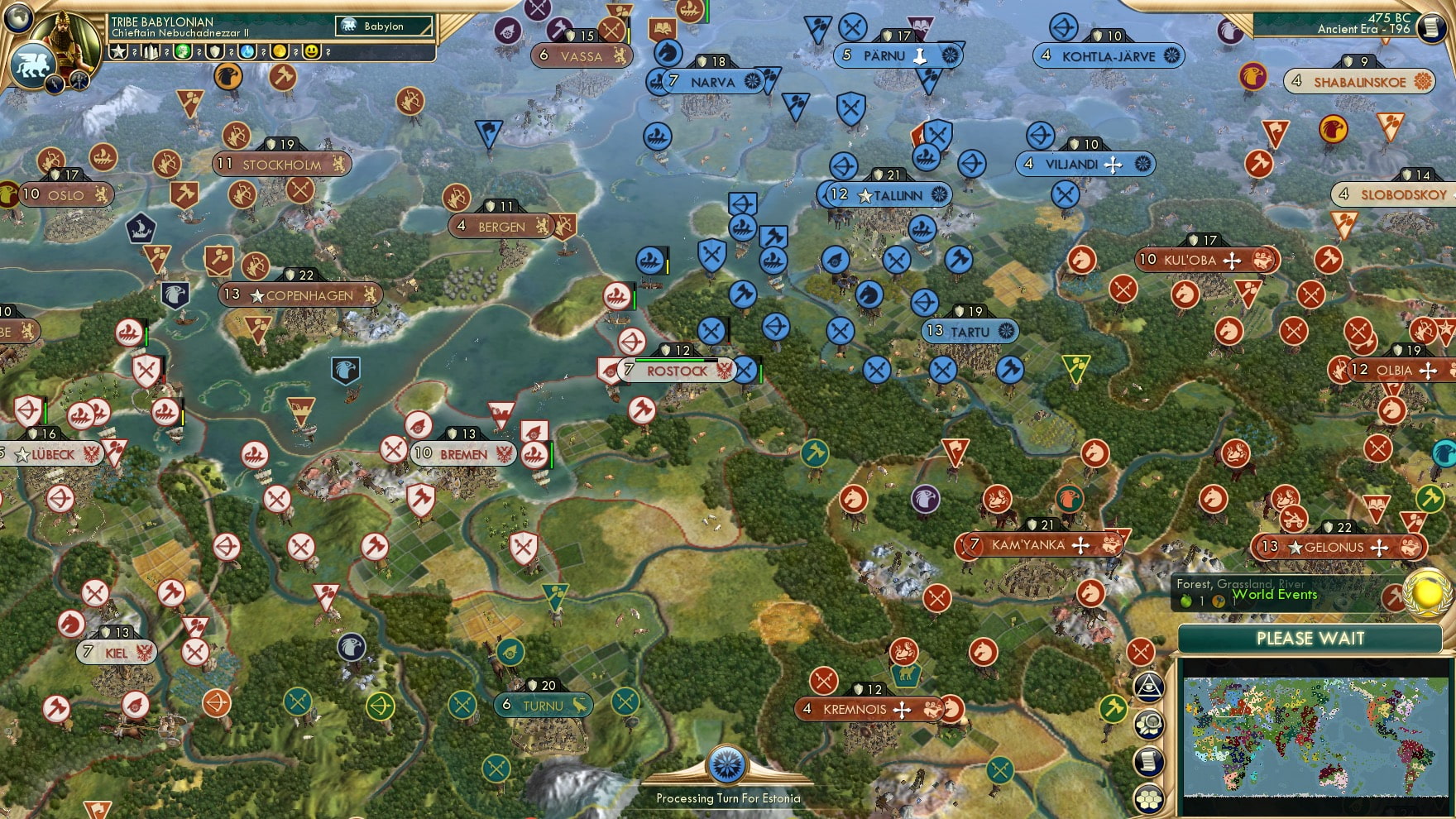Image resolution: width=1456 pixels, height=819 pixels.
Task: Open the scroll menu beside the date
Action: 1430,27
